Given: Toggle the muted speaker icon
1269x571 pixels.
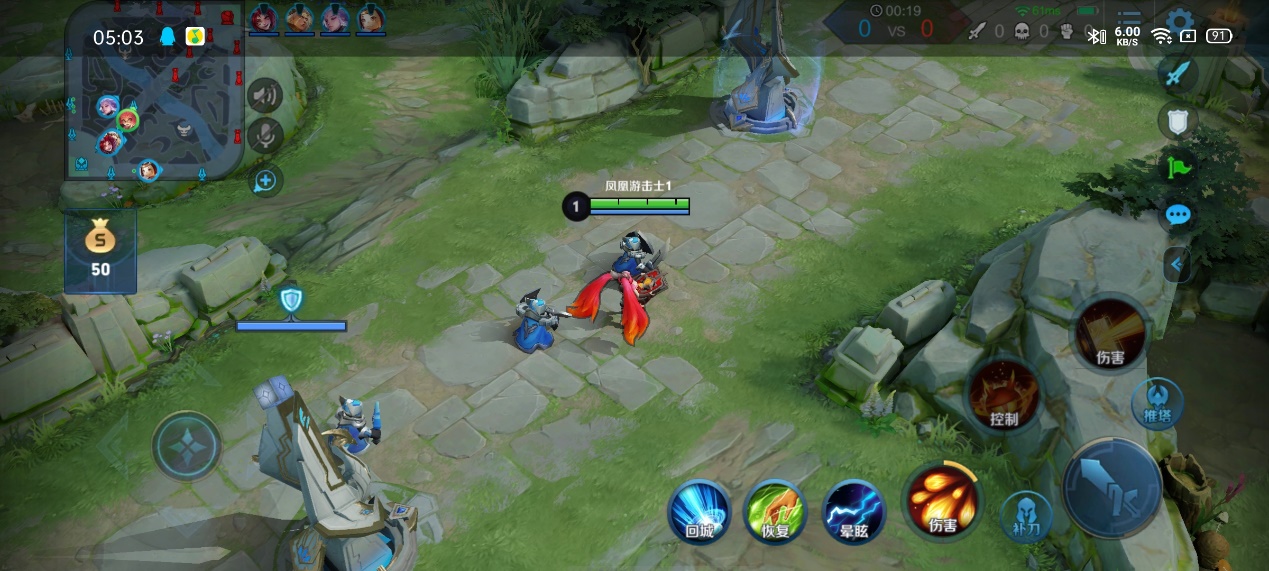Looking at the screenshot, I should [x=265, y=96].
